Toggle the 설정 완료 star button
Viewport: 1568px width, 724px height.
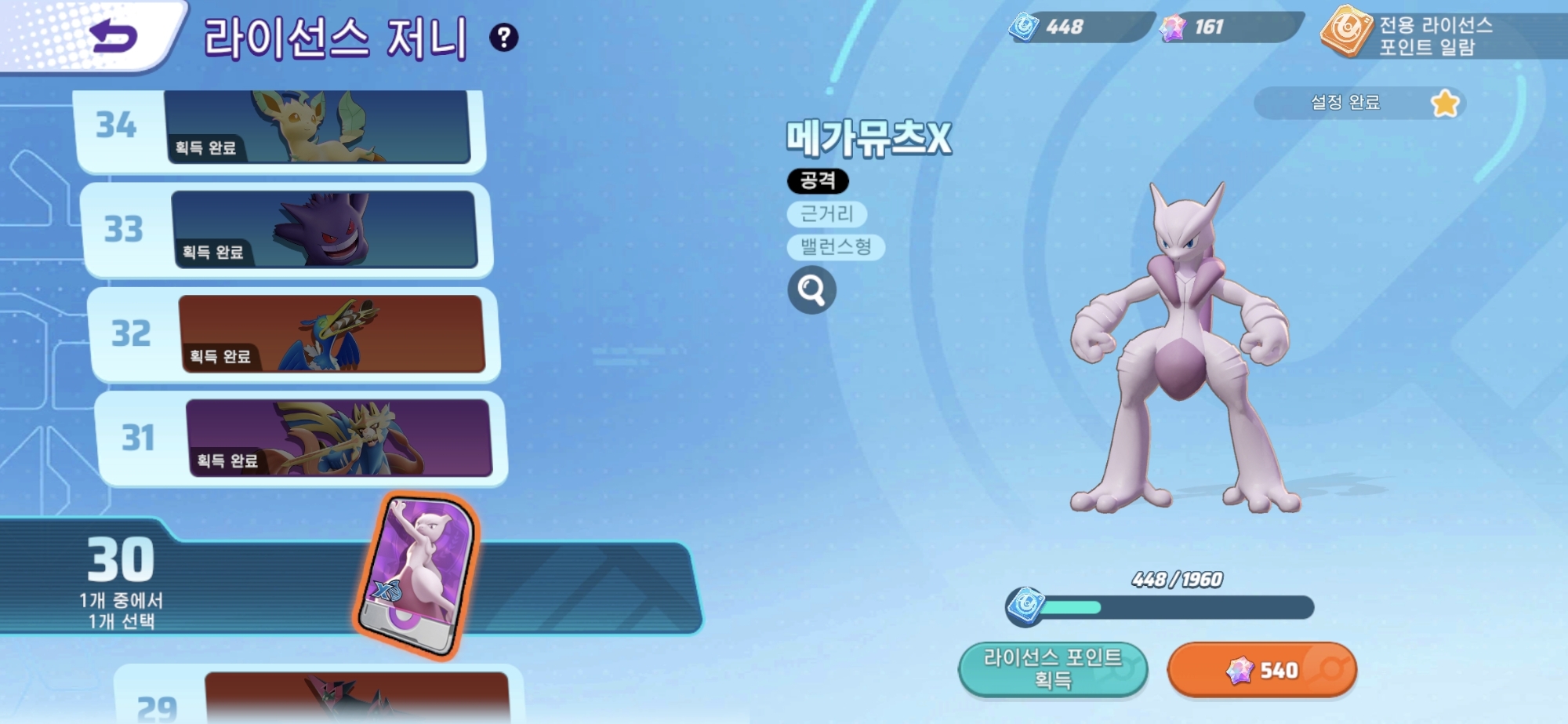click(1444, 104)
